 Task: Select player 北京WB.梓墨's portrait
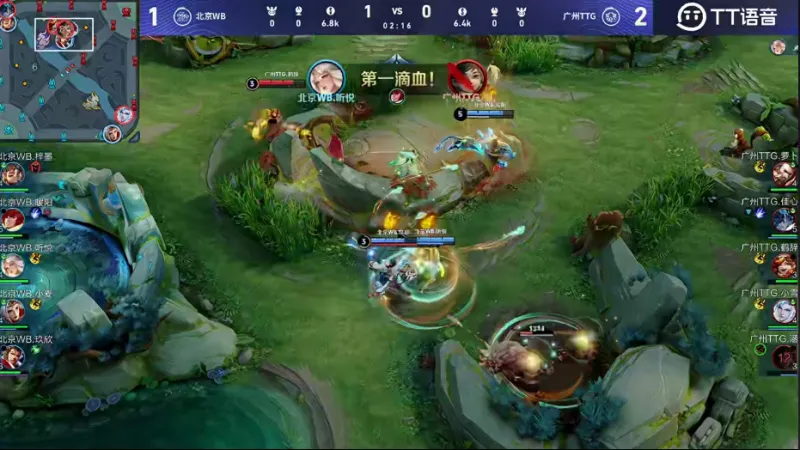click(x=13, y=174)
